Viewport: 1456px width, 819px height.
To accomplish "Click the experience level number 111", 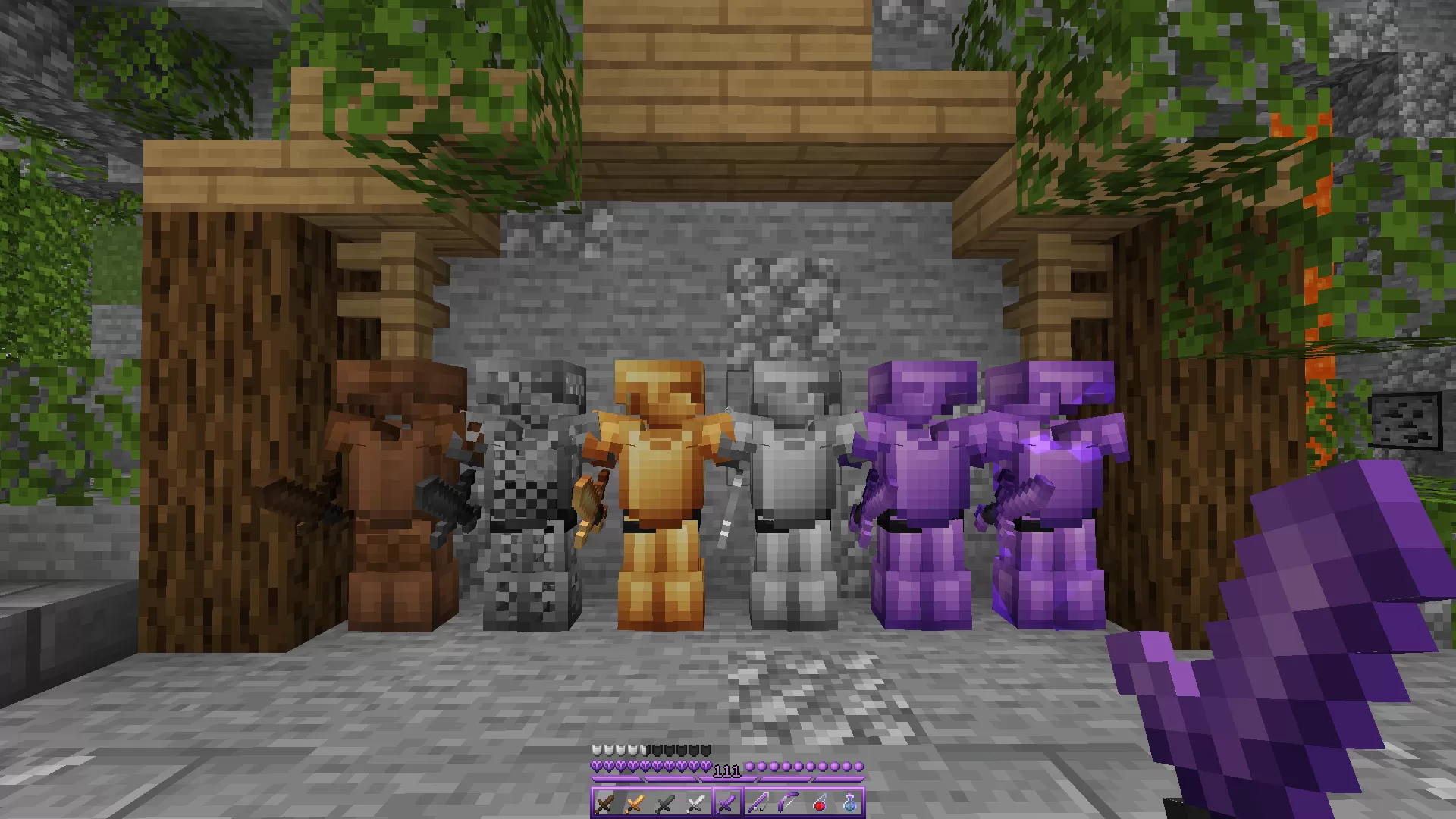I will (x=727, y=770).
